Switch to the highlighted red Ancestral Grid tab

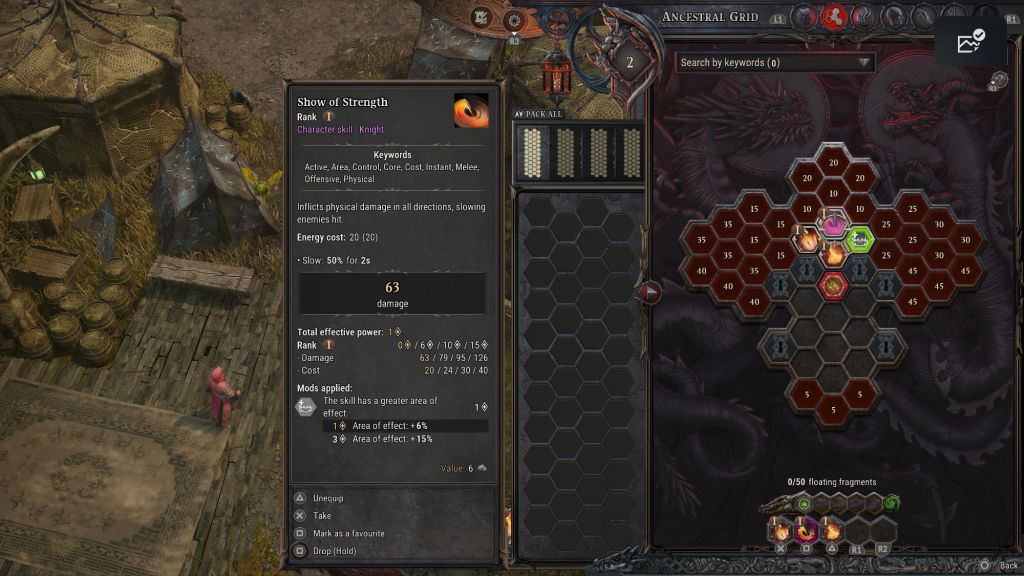point(833,17)
